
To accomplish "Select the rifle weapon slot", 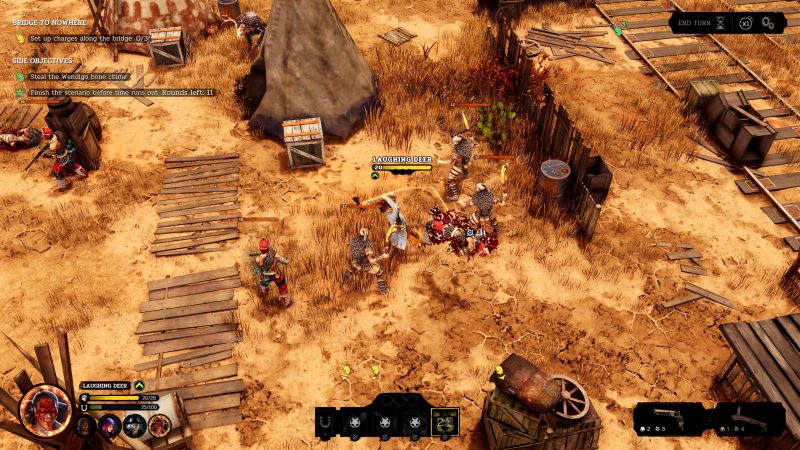I will click(748, 418).
